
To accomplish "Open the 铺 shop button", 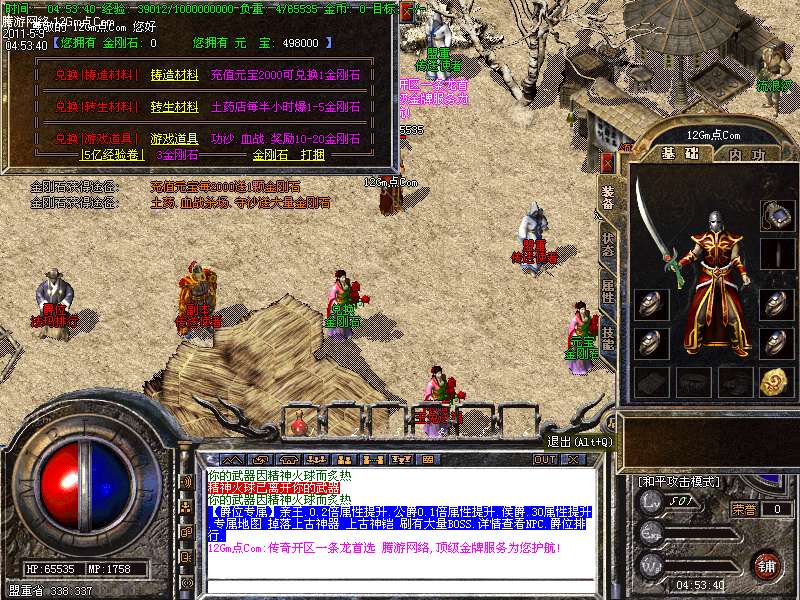I will pos(765,563).
